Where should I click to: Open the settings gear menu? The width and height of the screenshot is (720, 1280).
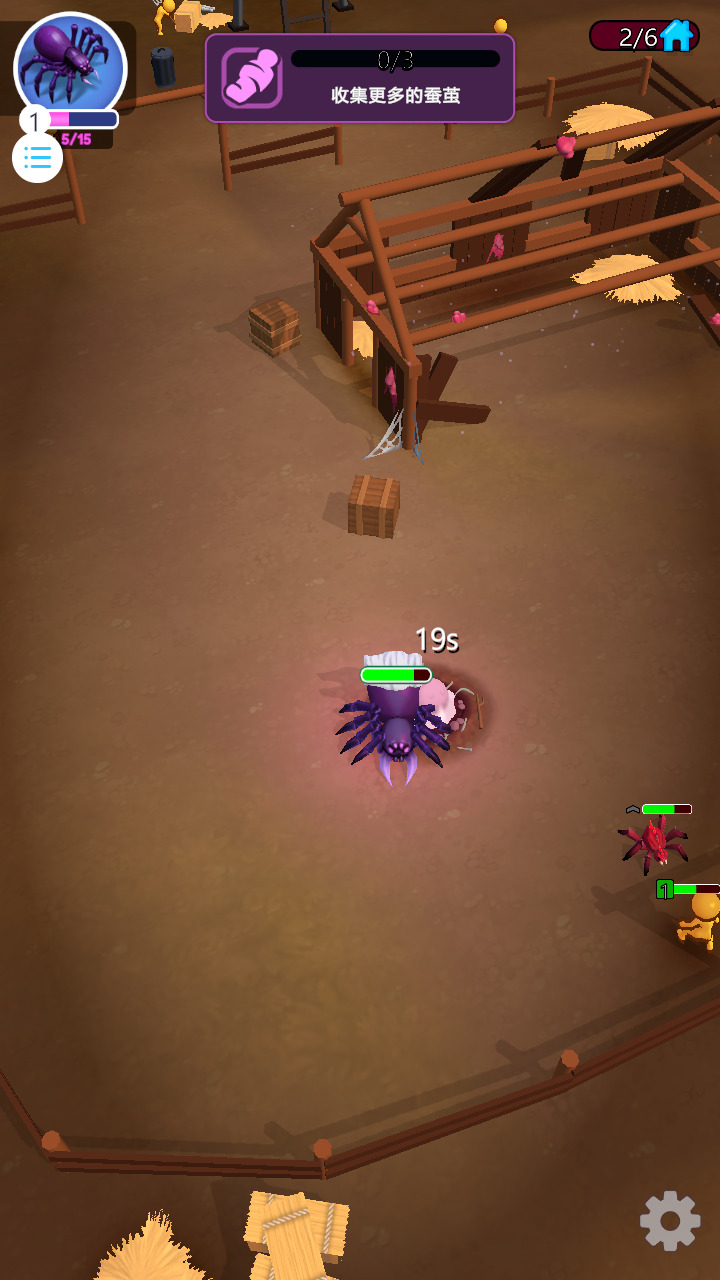pyautogui.click(x=669, y=1220)
